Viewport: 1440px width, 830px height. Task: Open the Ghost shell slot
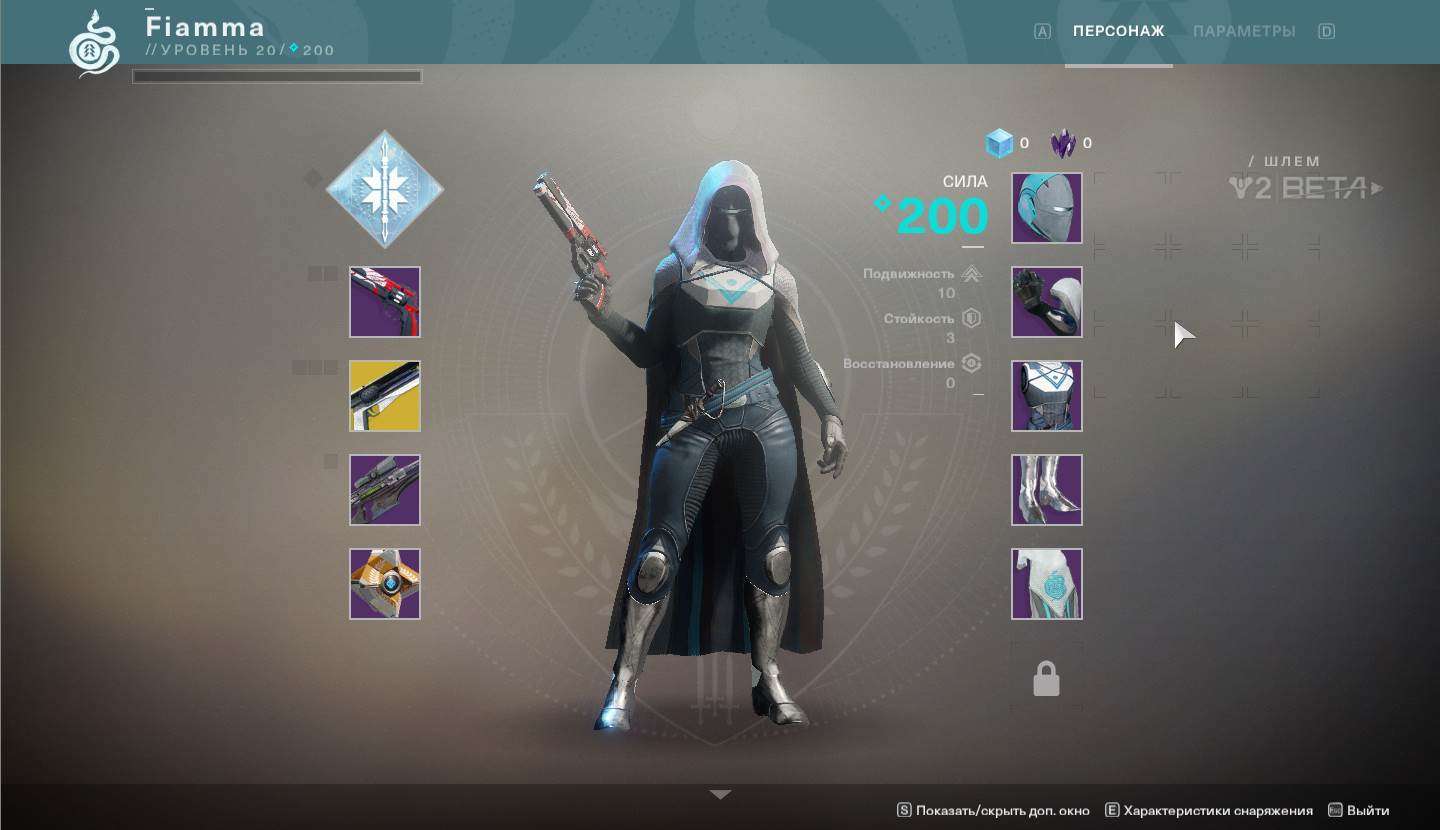coord(385,584)
